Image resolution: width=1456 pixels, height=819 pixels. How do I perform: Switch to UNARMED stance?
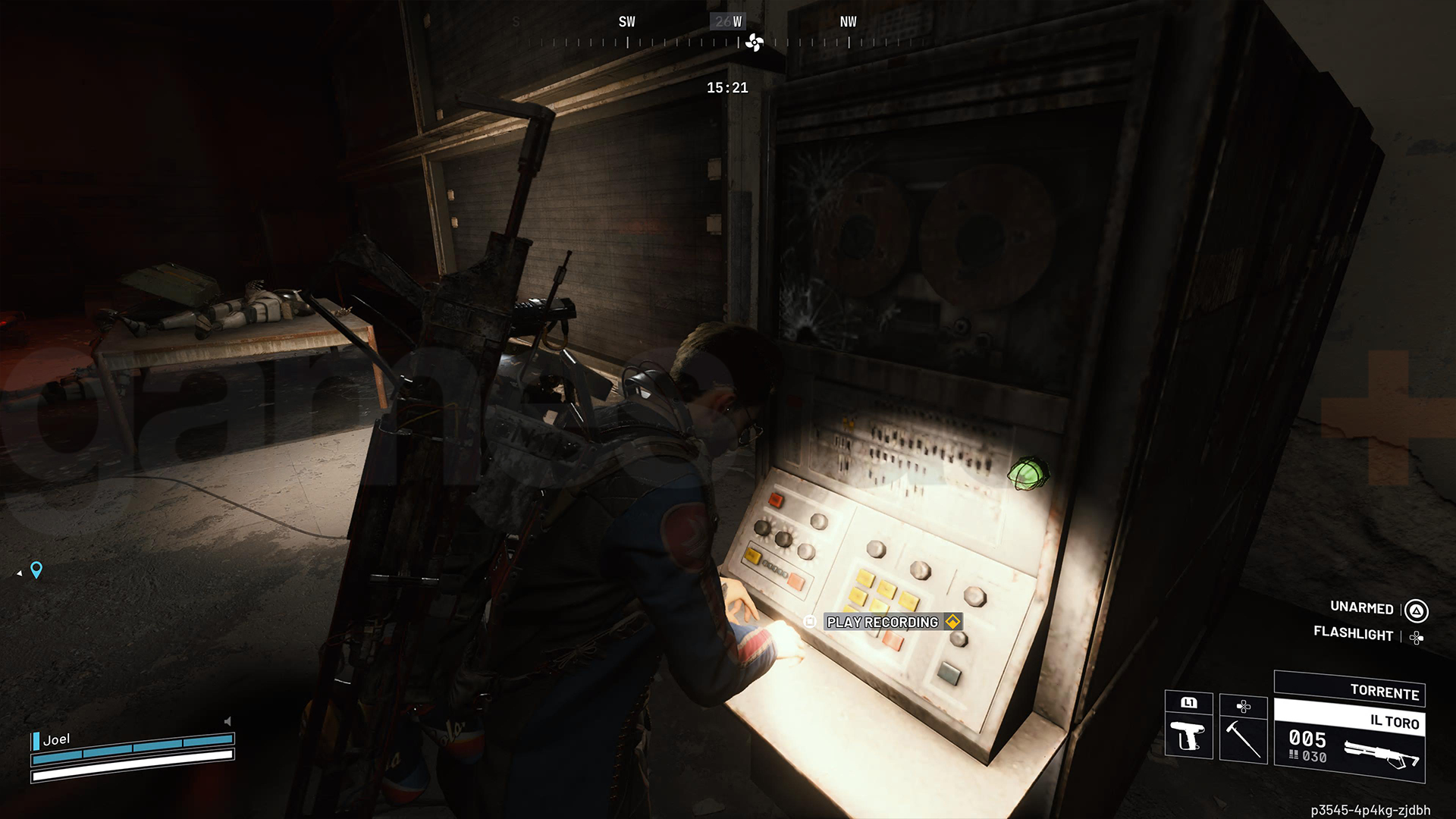tap(1361, 608)
